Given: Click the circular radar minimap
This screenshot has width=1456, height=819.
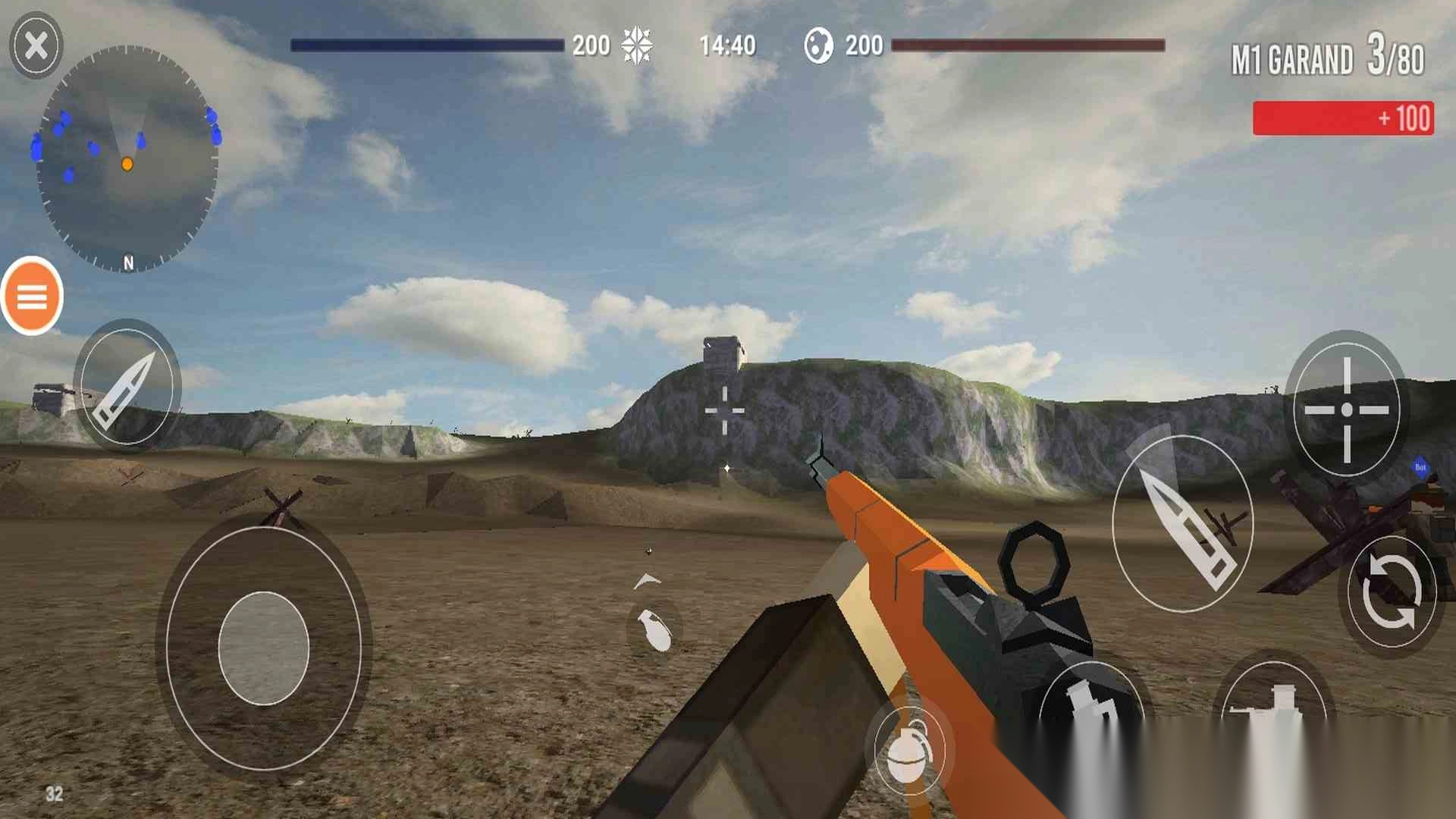Looking at the screenshot, I should [x=127, y=159].
